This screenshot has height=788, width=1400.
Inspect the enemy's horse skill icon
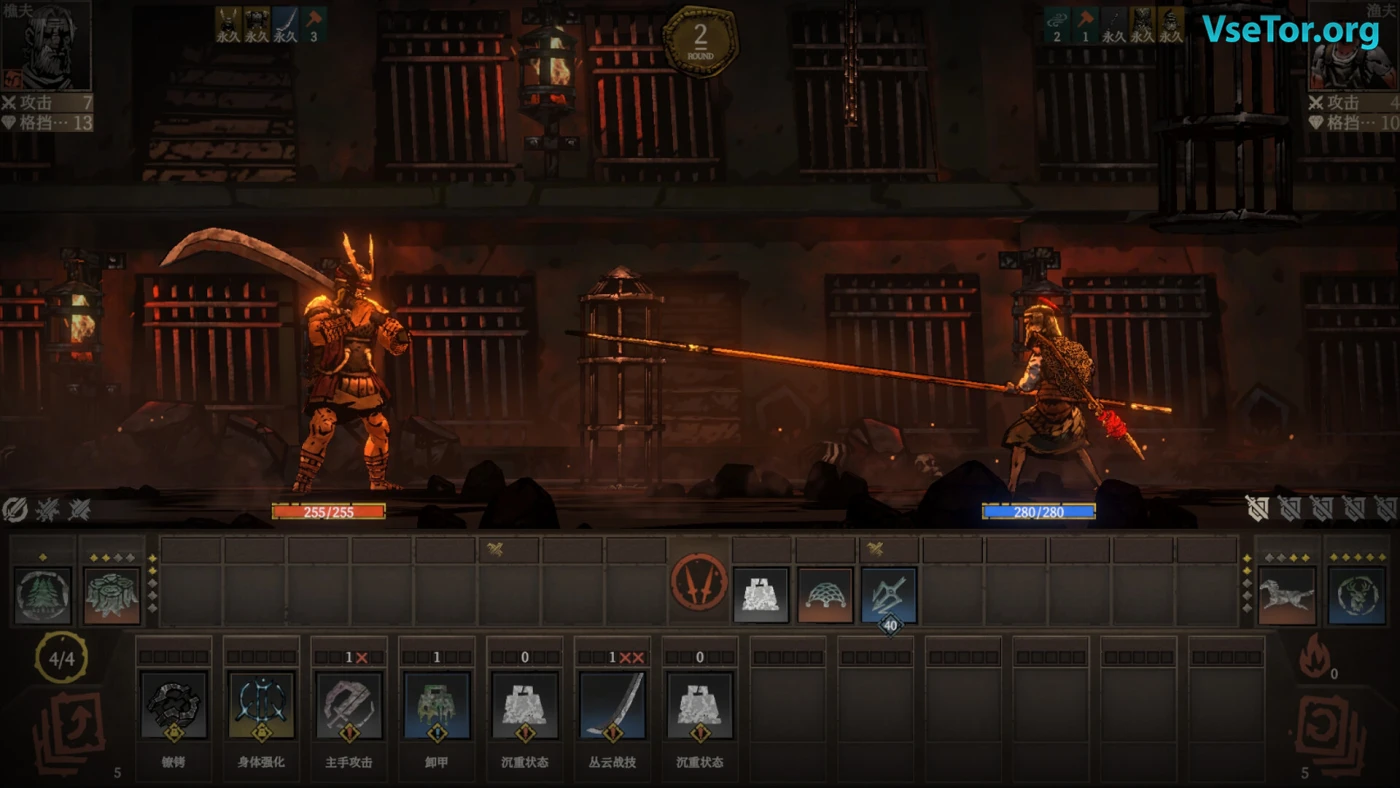pos(1286,595)
